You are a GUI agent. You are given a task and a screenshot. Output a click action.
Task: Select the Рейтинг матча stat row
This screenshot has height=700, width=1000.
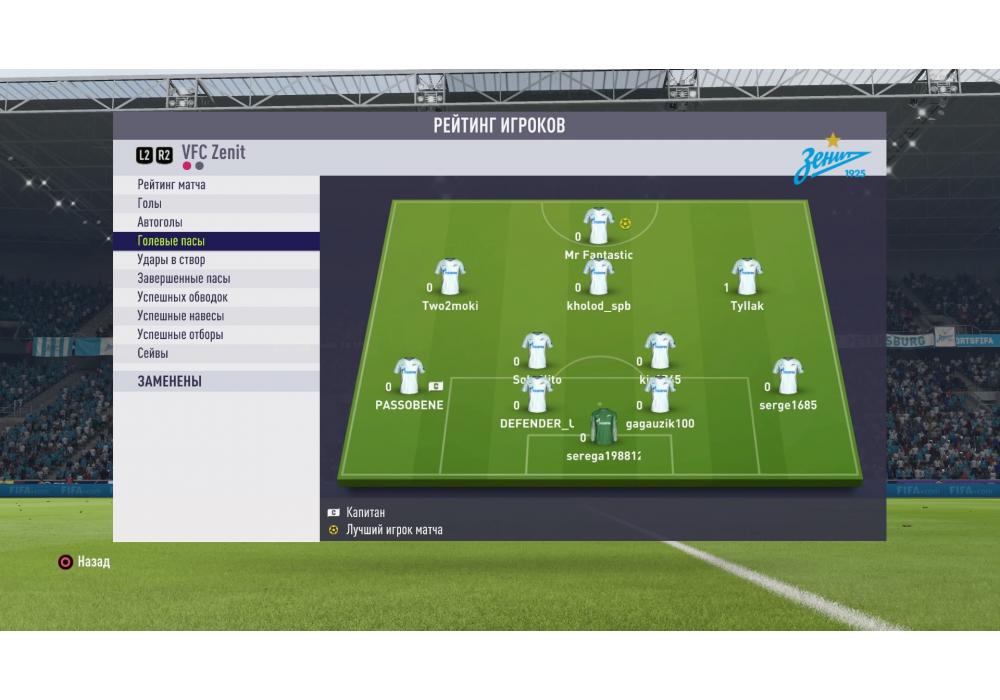point(172,185)
